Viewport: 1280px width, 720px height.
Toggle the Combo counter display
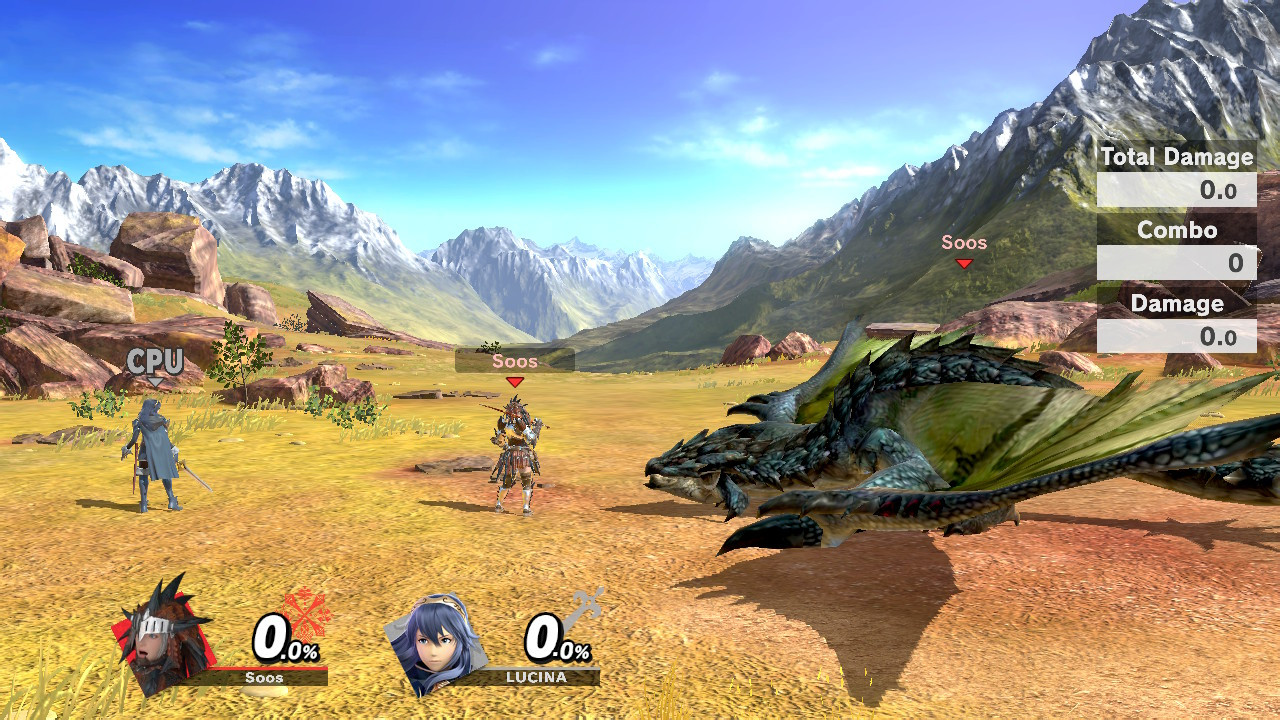[x=1178, y=245]
